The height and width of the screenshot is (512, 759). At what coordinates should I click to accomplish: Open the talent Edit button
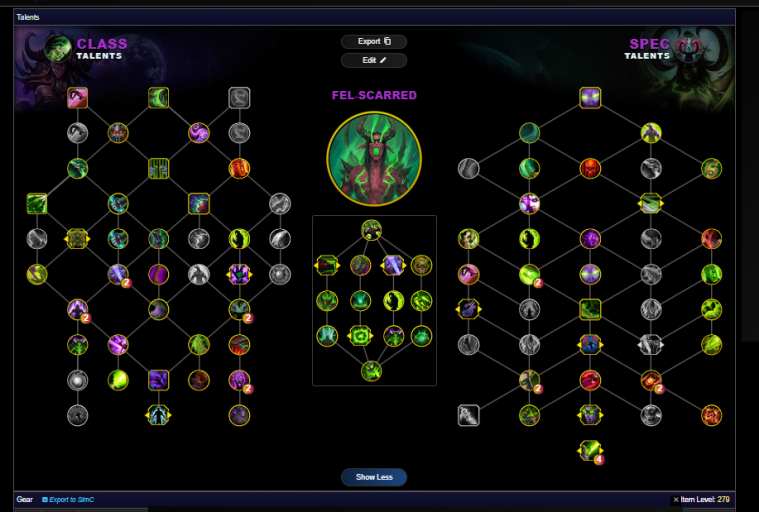(x=374, y=60)
